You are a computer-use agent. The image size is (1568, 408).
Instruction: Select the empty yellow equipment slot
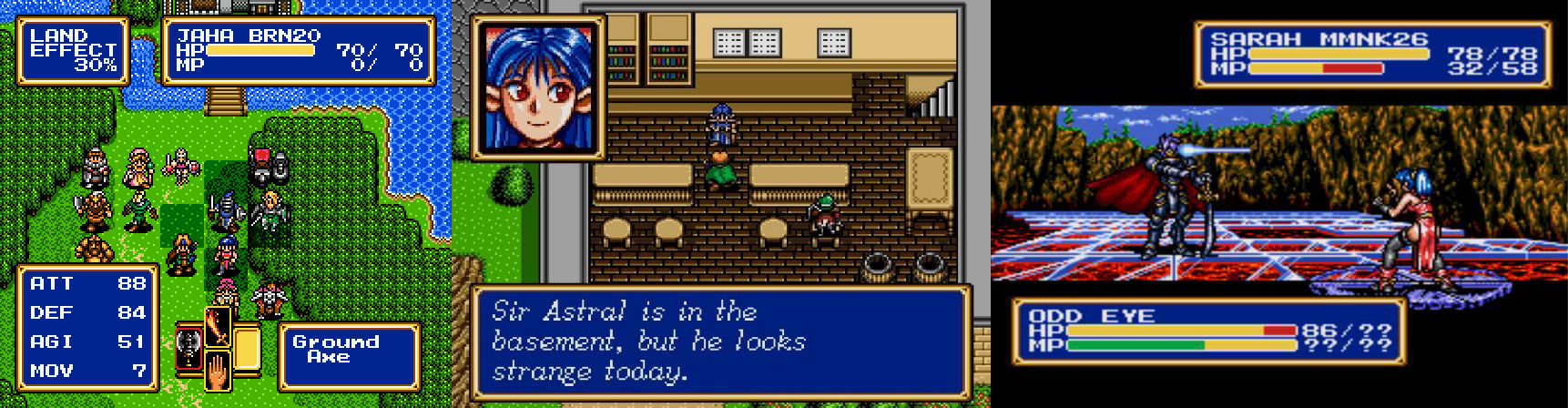(247, 347)
